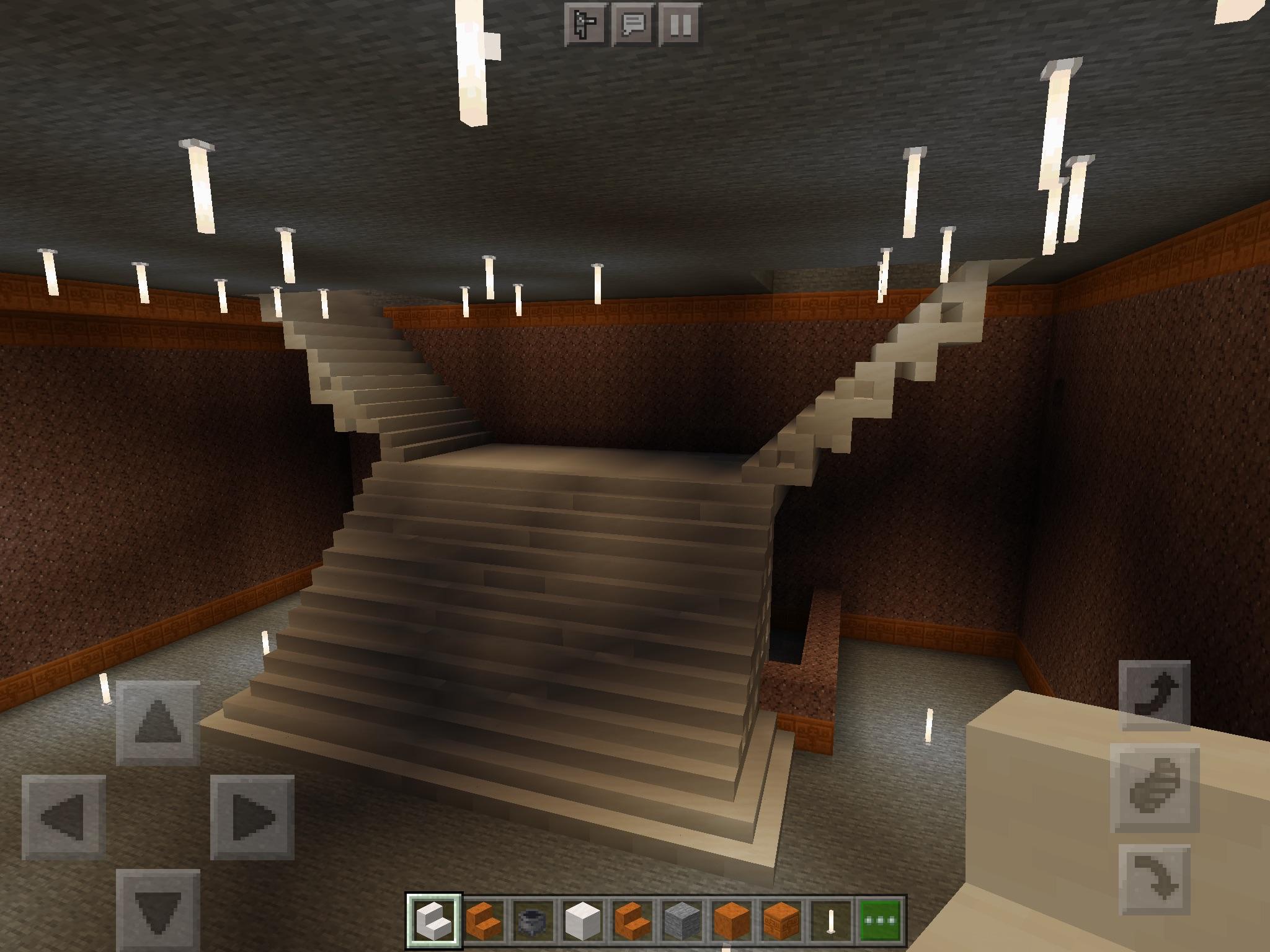The image size is (1270, 952).
Task: Tap the move backward arrow
Action: click(158, 910)
